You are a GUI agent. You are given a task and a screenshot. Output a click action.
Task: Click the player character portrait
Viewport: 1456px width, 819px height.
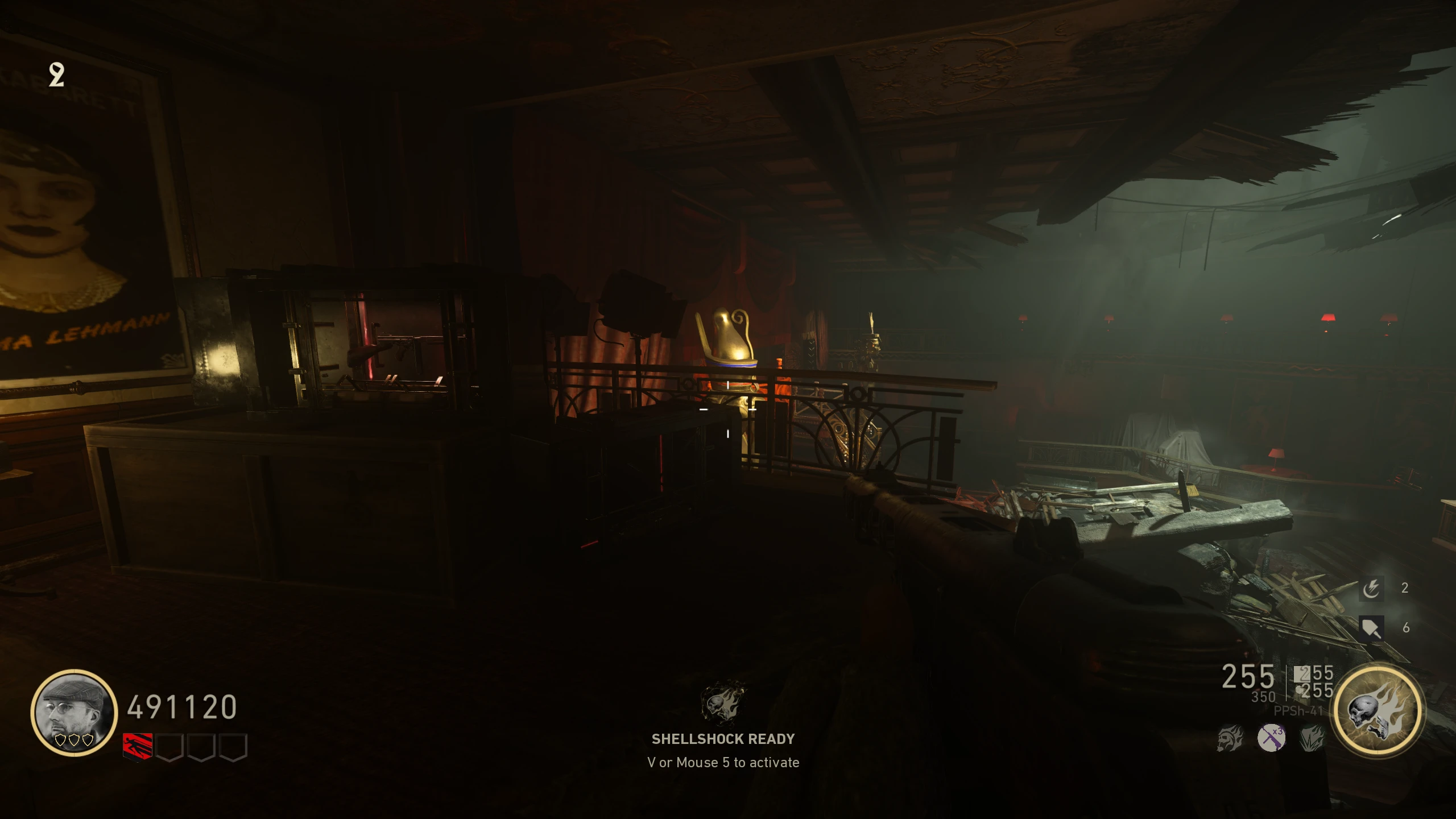pyautogui.click(x=74, y=713)
